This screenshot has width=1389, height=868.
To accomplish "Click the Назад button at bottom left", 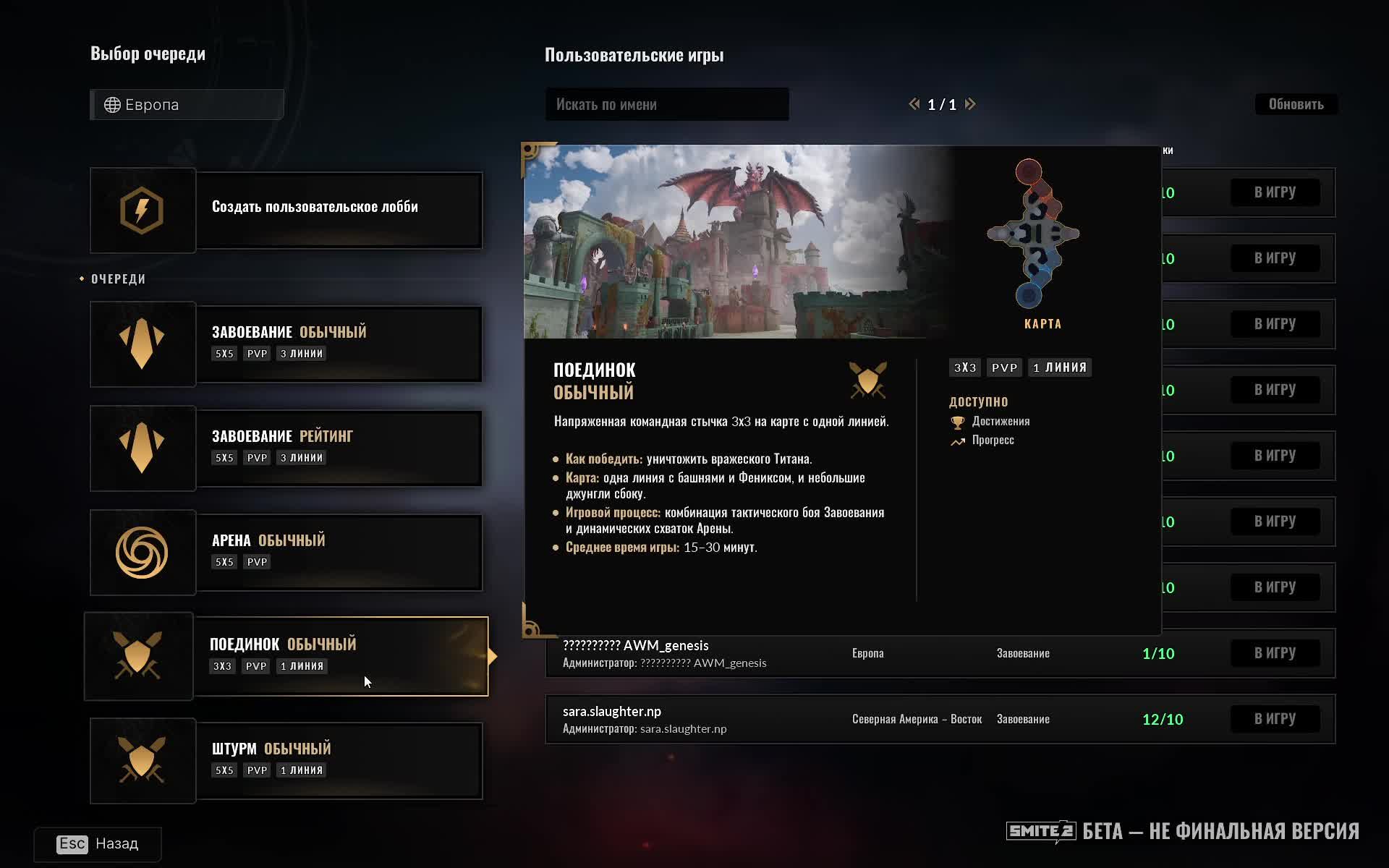I will (x=98, y=843).
